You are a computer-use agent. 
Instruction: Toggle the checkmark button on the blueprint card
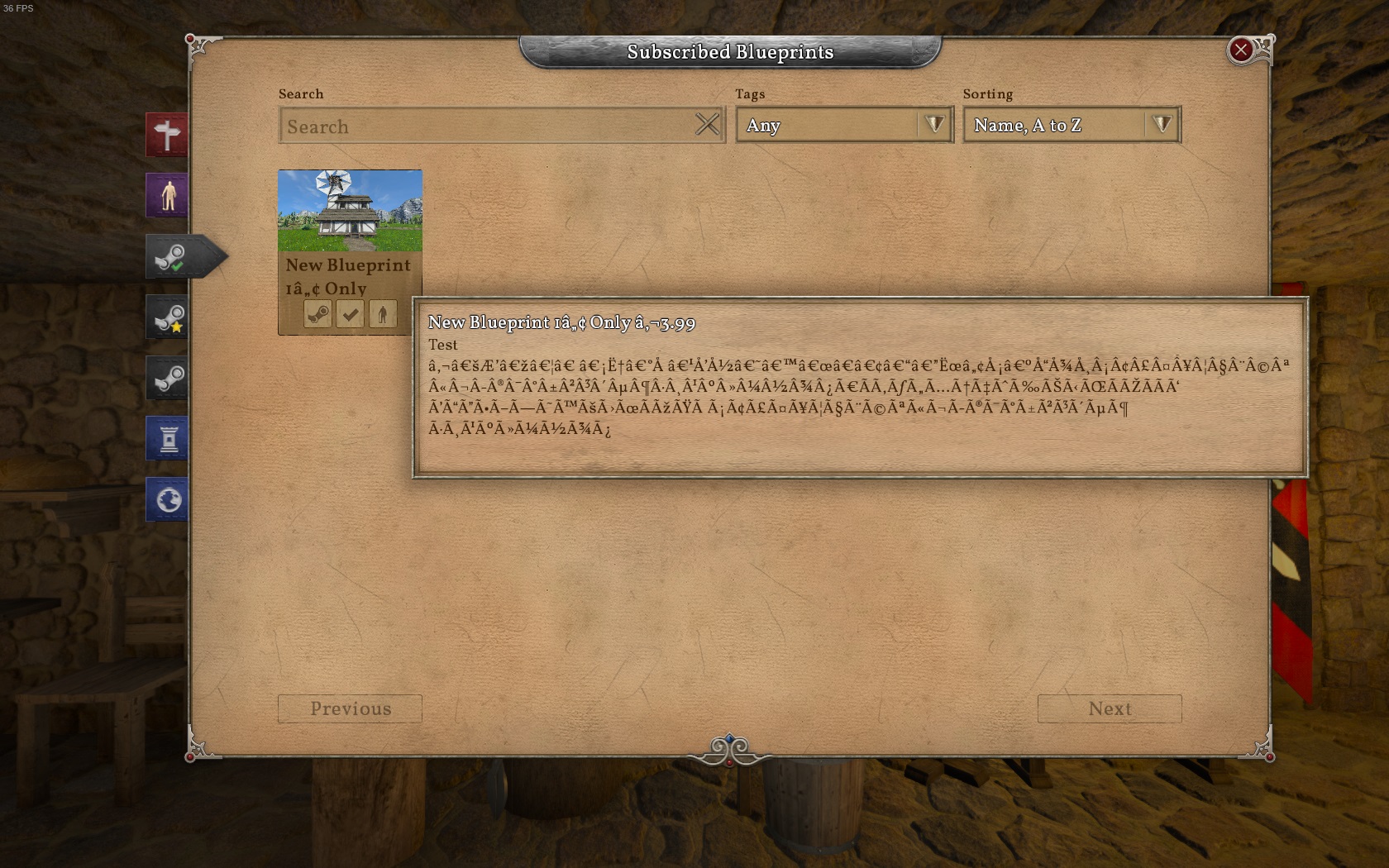pyautogui.click(x=351, y=314)
